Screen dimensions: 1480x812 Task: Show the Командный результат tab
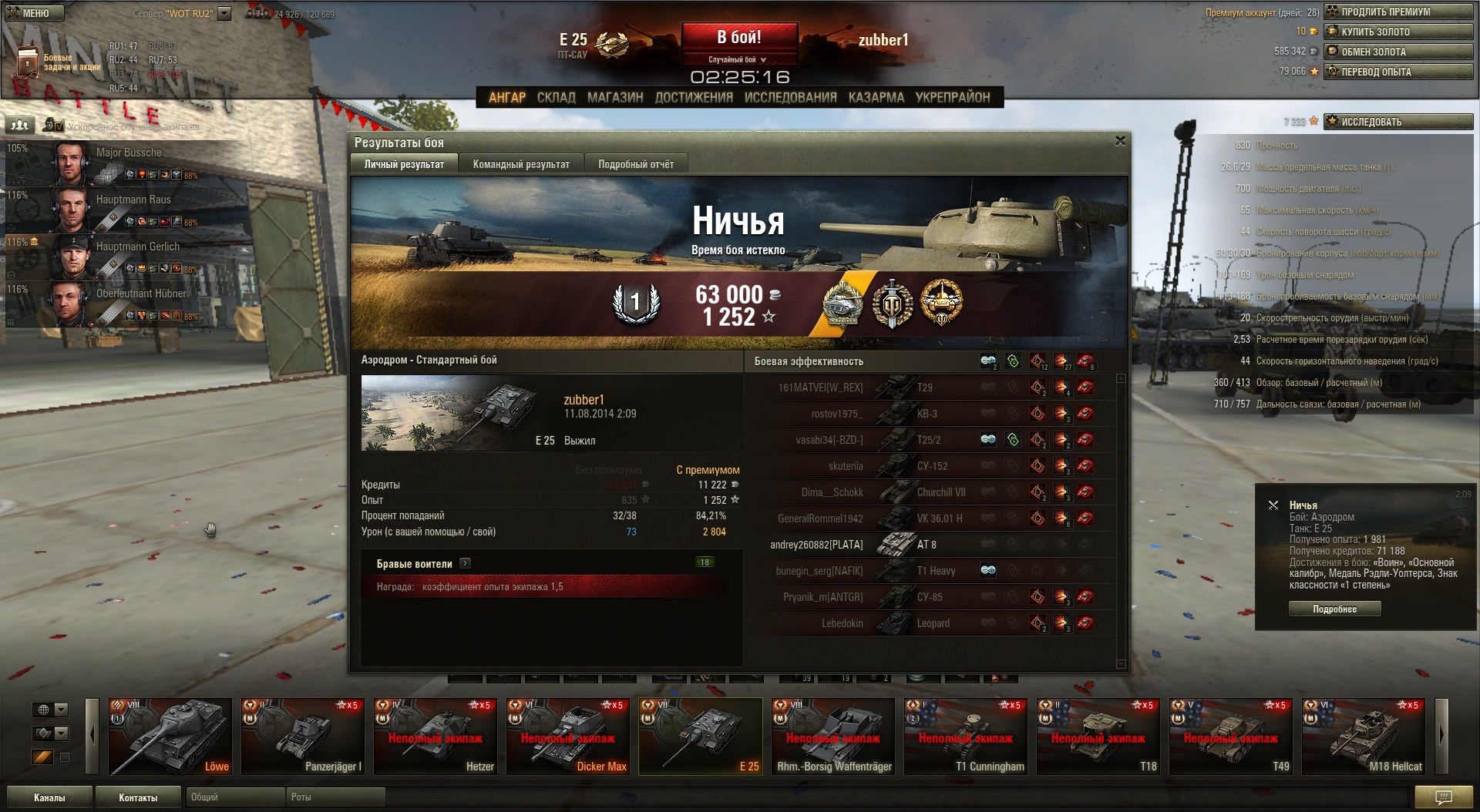click(x=521, y=164)
